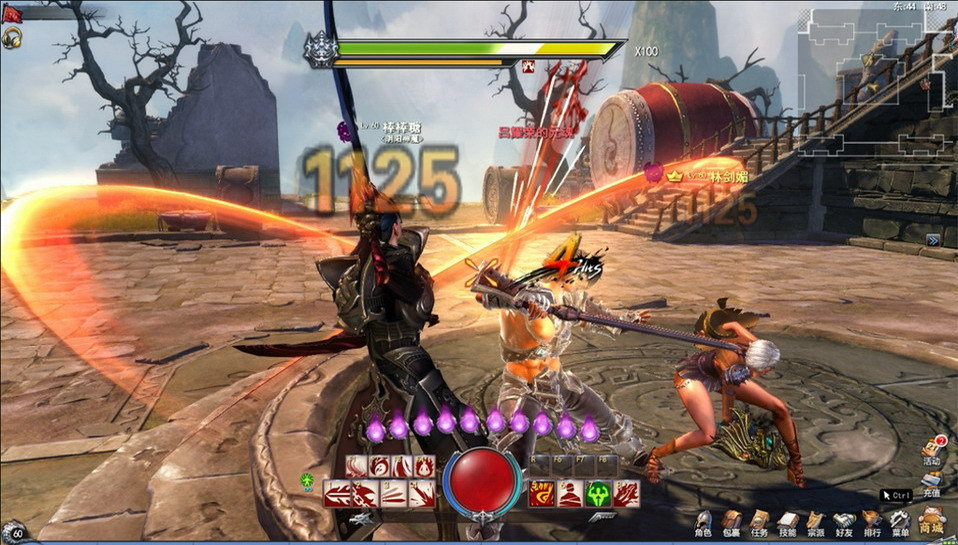Expand the panel with the blue double-arrow button
The image size is (958, 545).
[x=932, y=240]
